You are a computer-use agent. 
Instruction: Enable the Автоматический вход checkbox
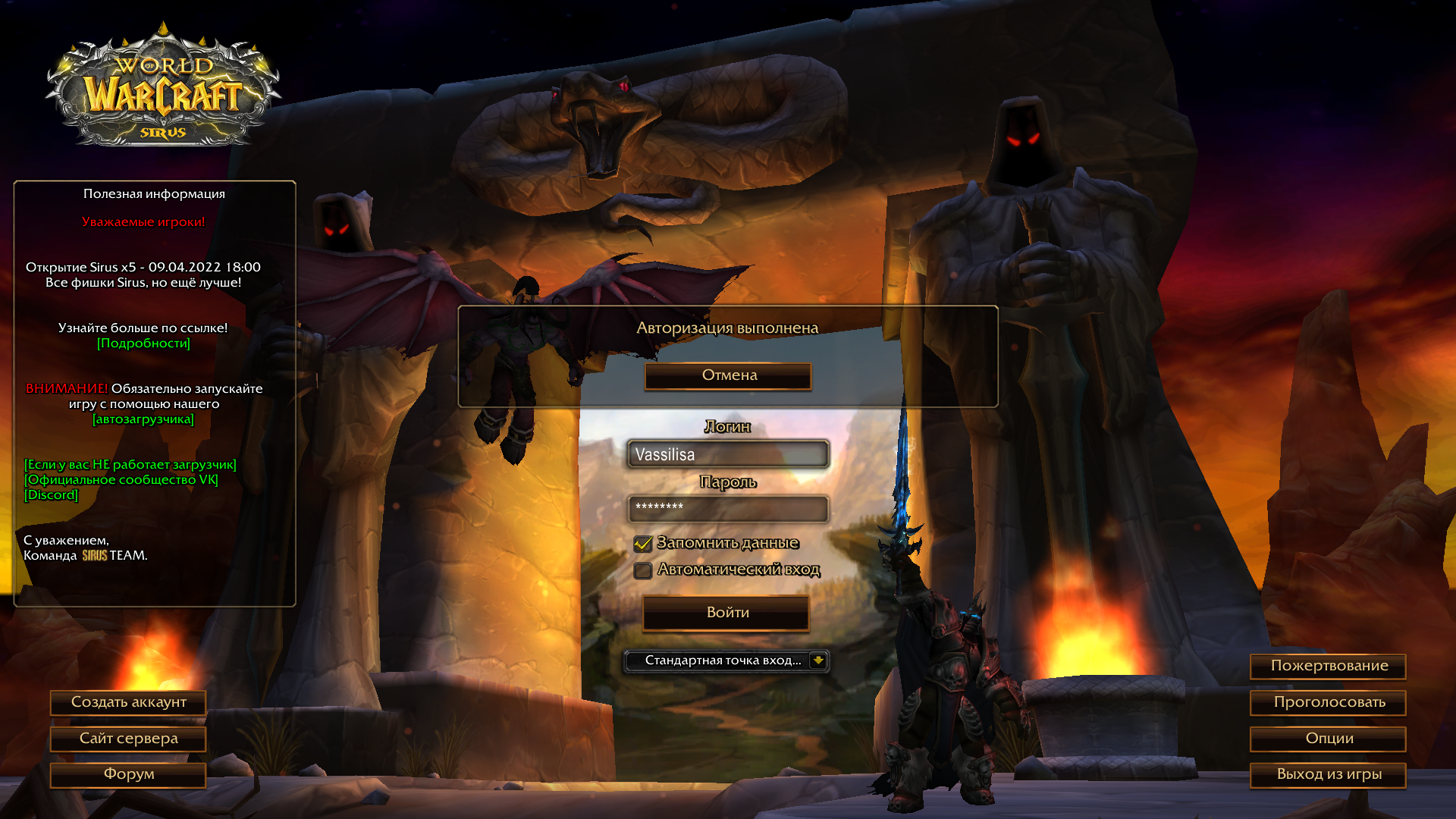pos(643,570)
